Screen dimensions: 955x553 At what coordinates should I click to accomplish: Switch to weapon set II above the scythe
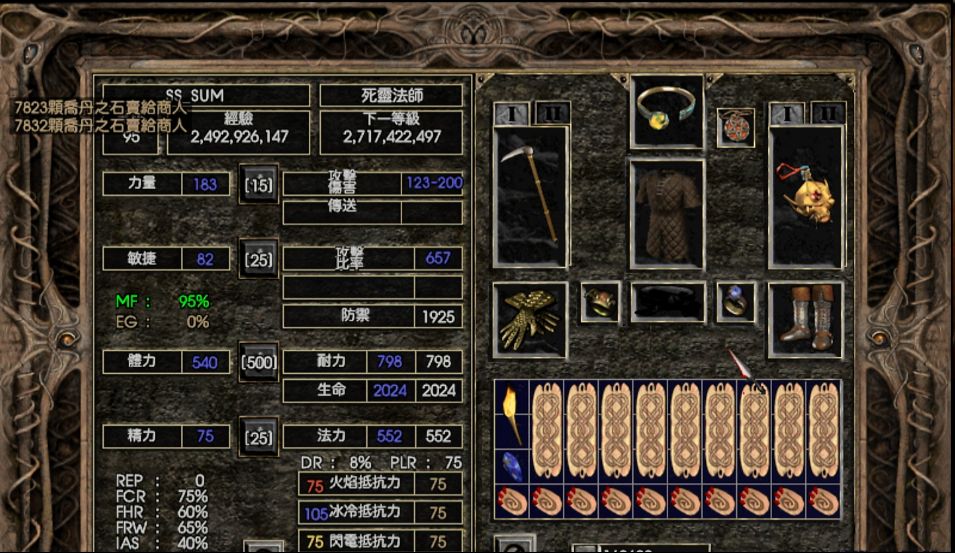pyautogui.click(x=552, y=113)
